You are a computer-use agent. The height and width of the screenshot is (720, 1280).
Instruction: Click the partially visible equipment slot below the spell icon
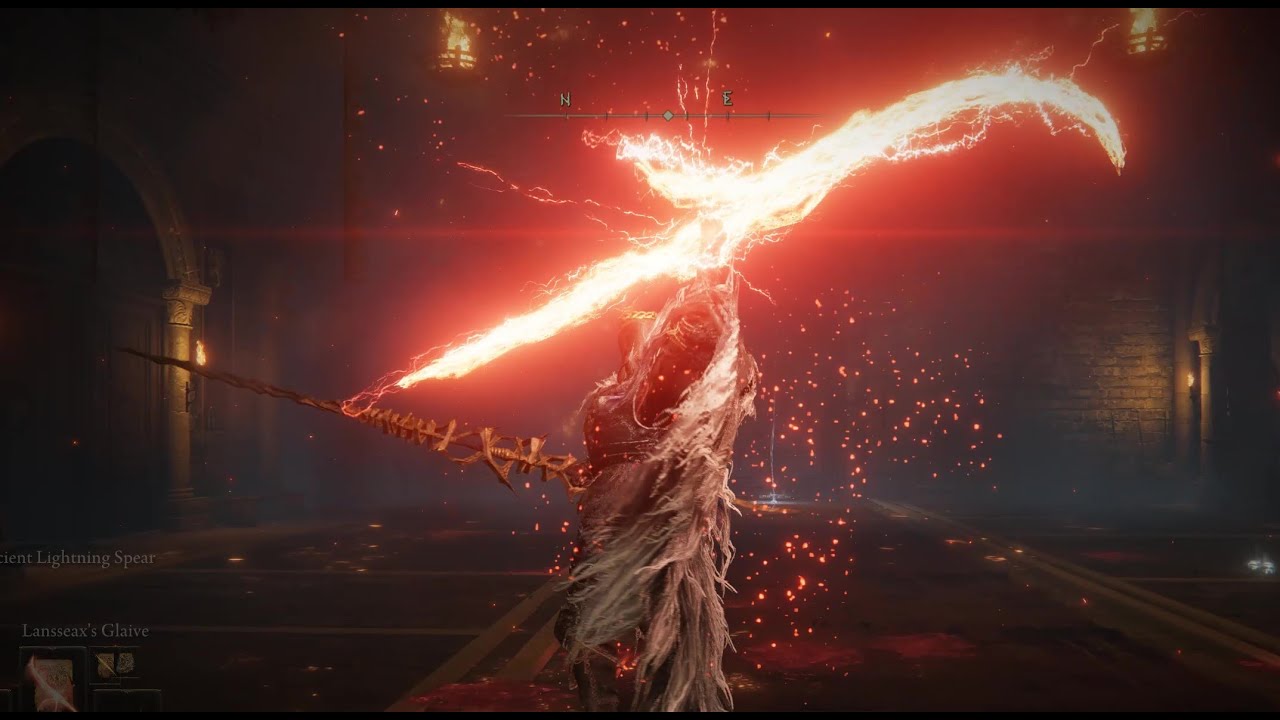pos(125,700)
